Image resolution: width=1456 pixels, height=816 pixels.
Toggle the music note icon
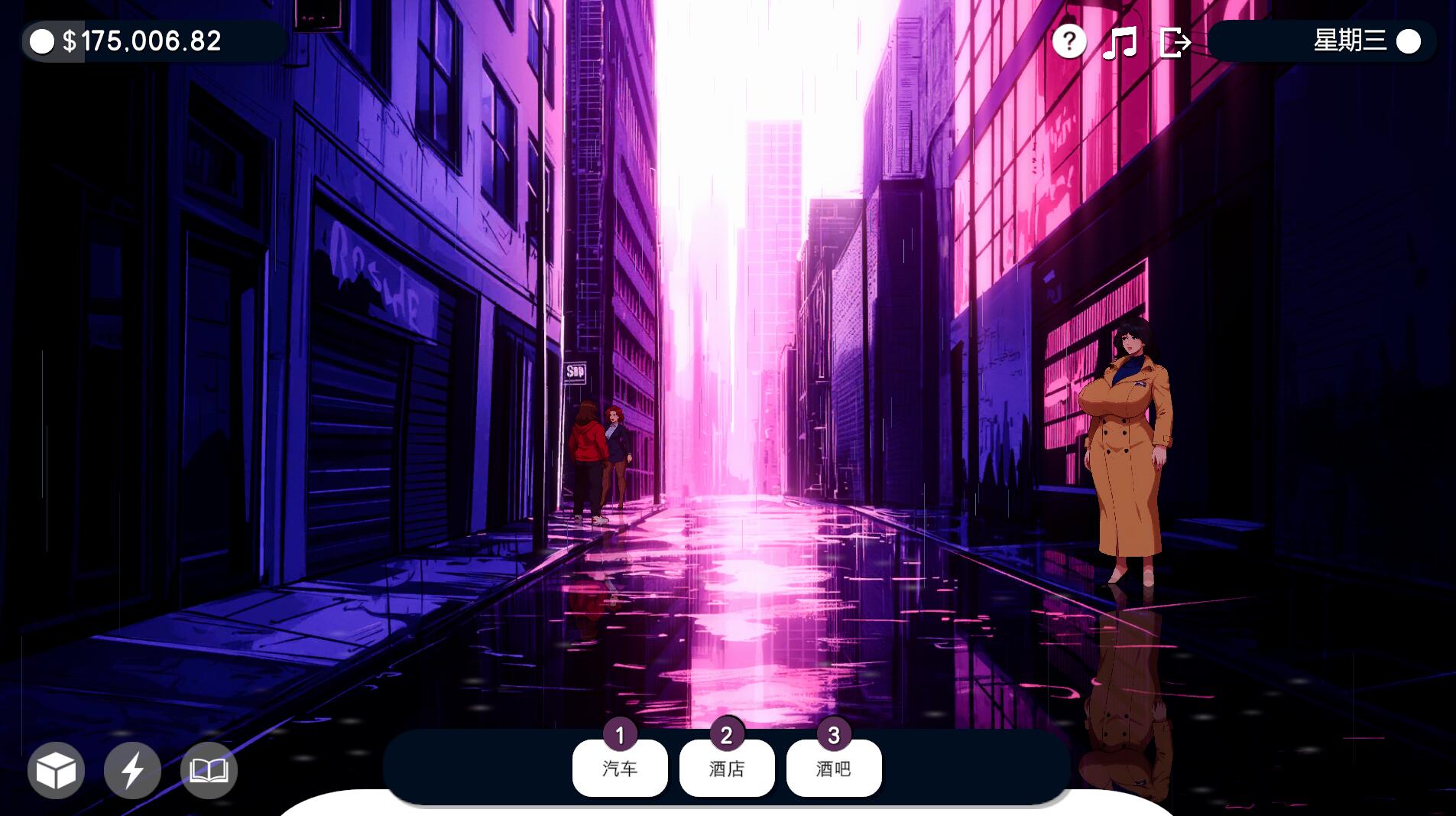(1120, 42)
